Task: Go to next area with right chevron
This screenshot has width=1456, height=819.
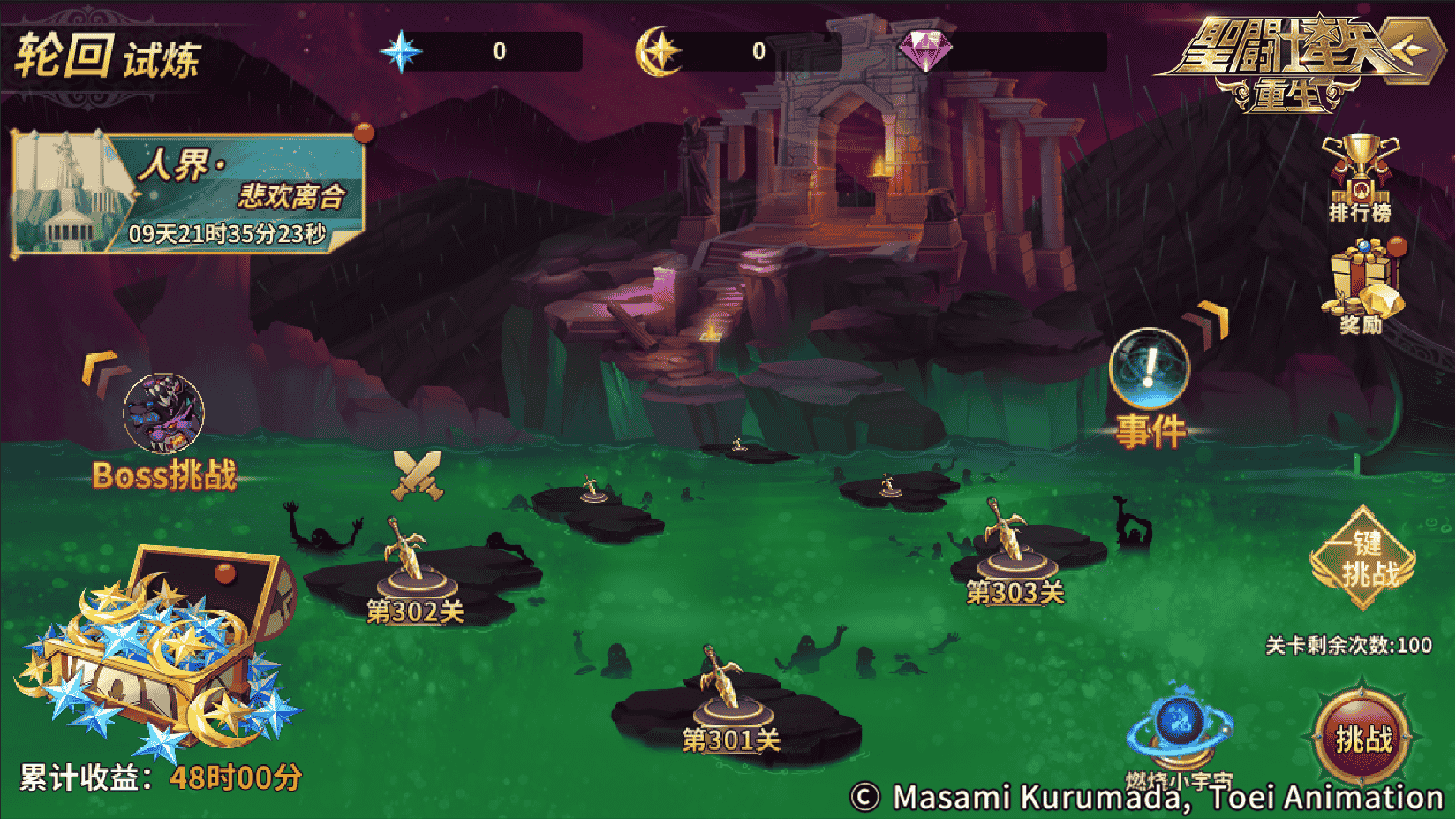Action: pyautogui.click(x=1211, y=321)
